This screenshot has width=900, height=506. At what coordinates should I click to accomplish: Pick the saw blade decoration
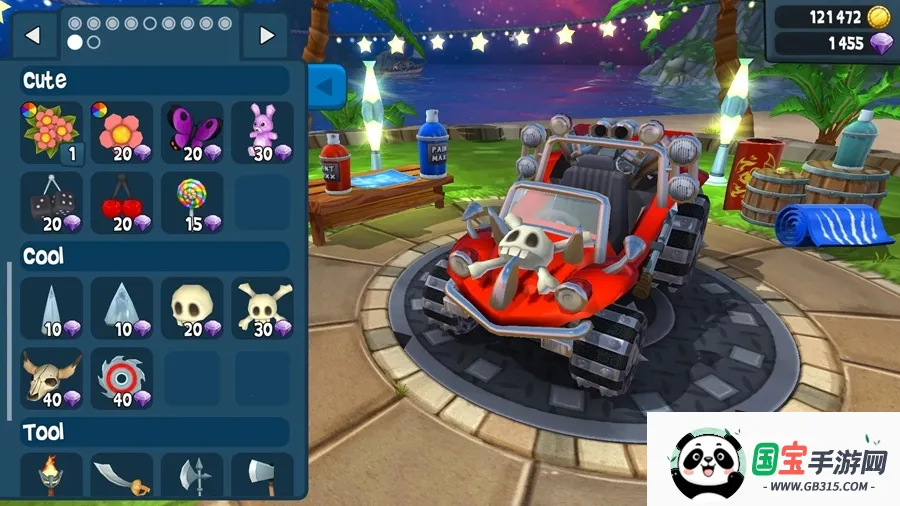[122, 378]
